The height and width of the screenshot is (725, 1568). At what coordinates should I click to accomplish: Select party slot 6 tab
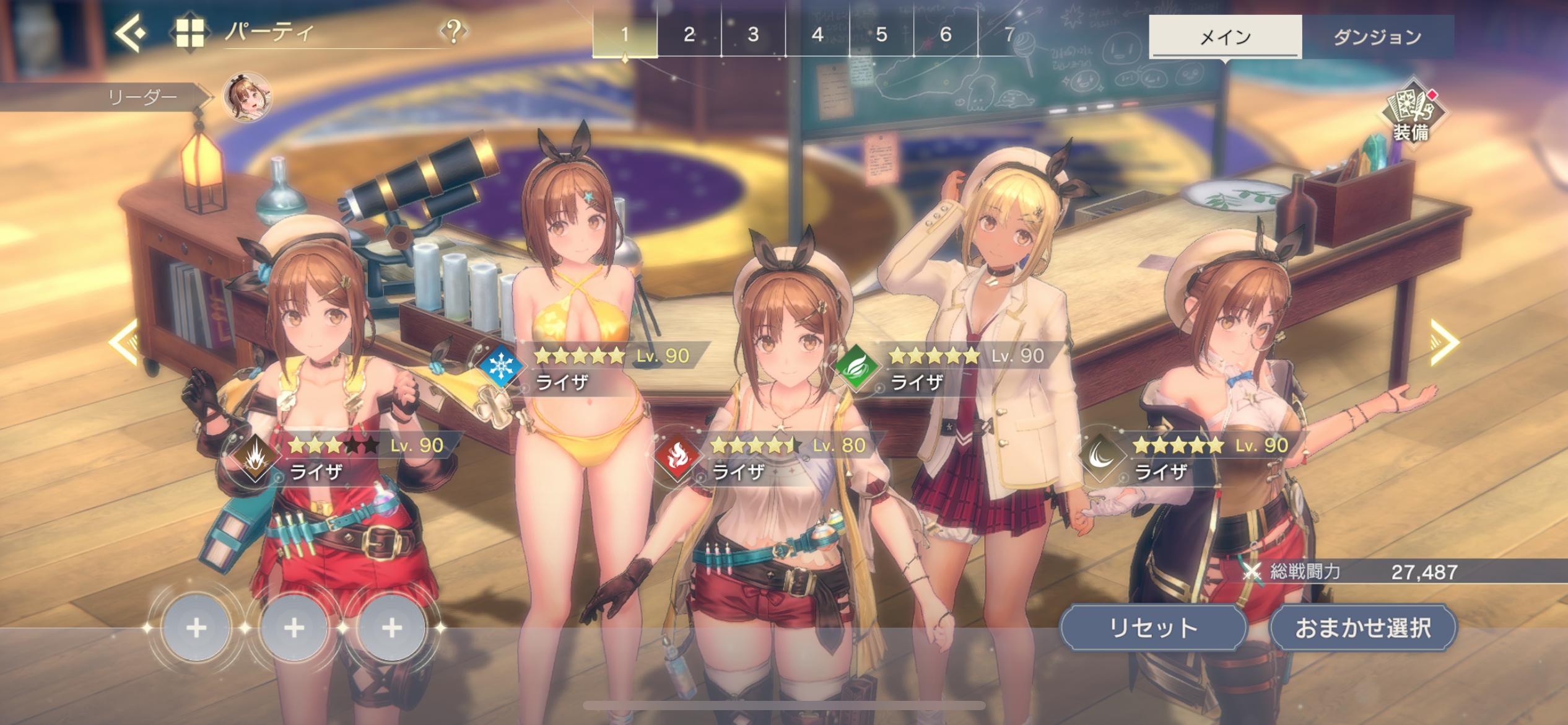click(946, 35)
